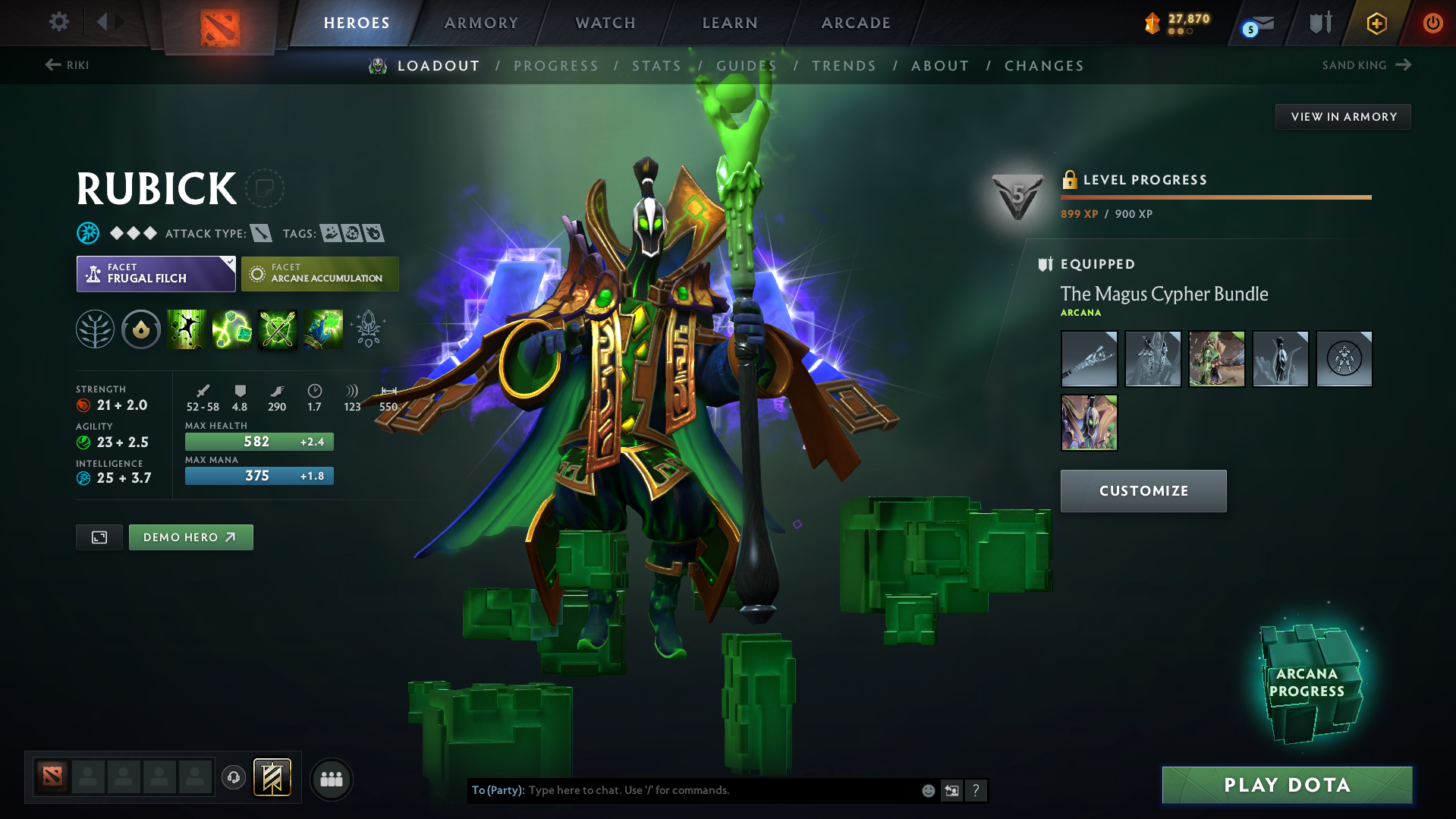The image size is (1456, 819).
Task: Select Rubick's Telekinesis ability icon
Action: [x=186, y=329]
